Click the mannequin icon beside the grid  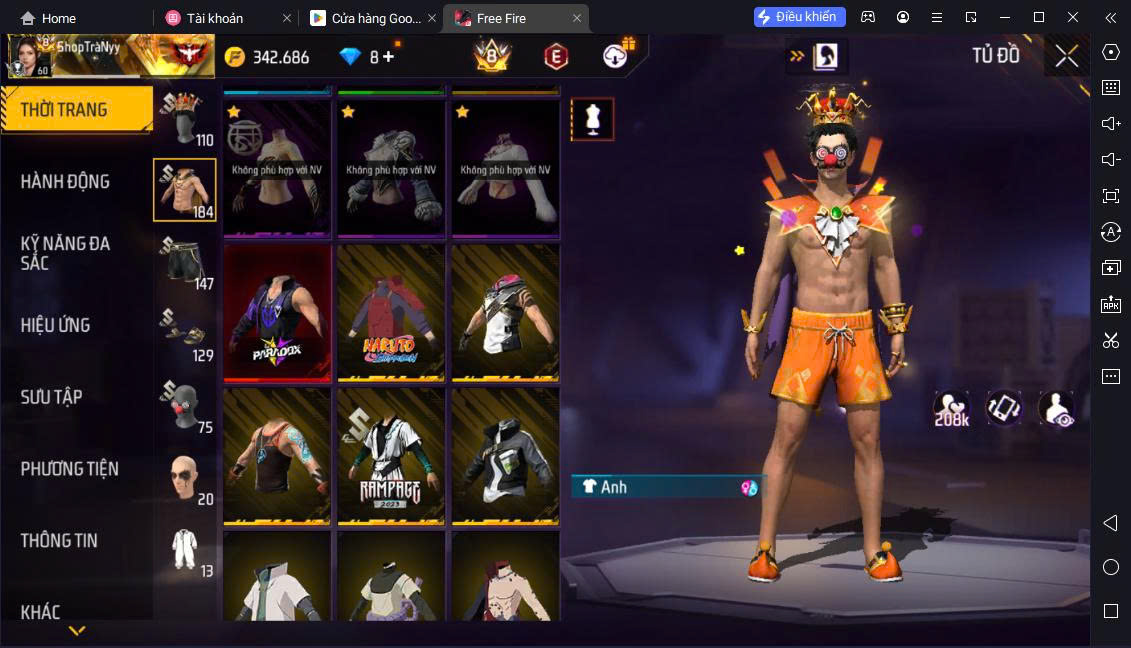point(592,119)
